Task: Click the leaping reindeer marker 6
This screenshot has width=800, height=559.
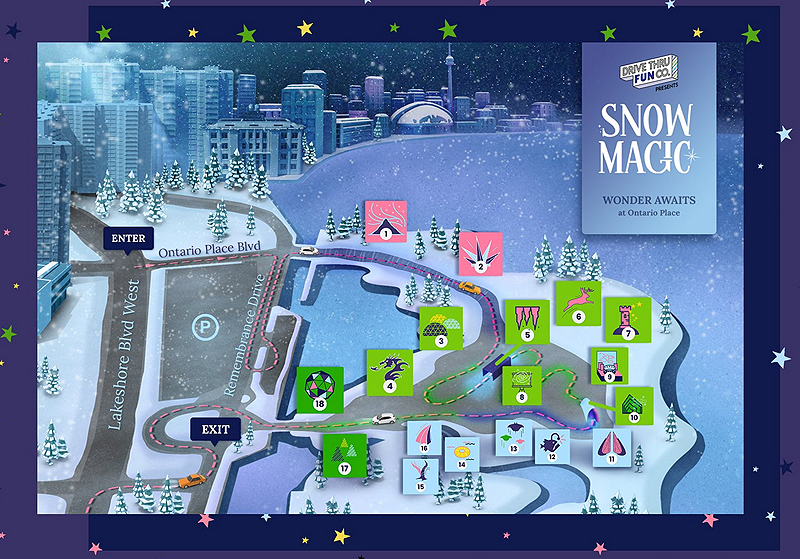Action: point(577,302)
